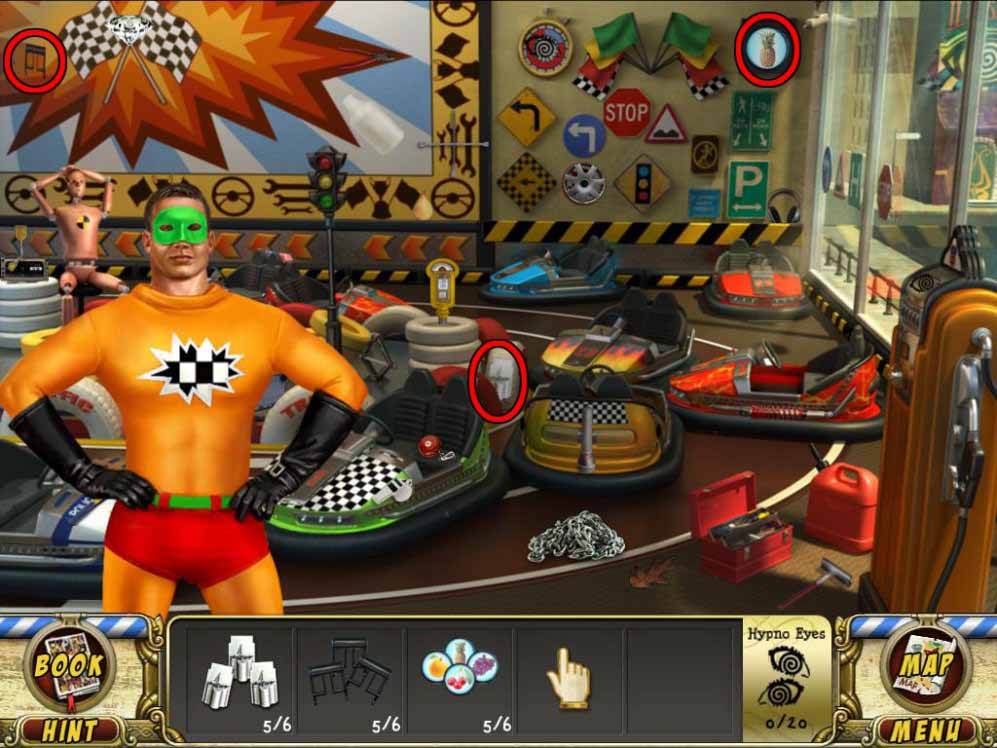Select the black tables inventory slot
Image resolution: width=997 pixels, height=748 pixels.
(x=348, y=677)
